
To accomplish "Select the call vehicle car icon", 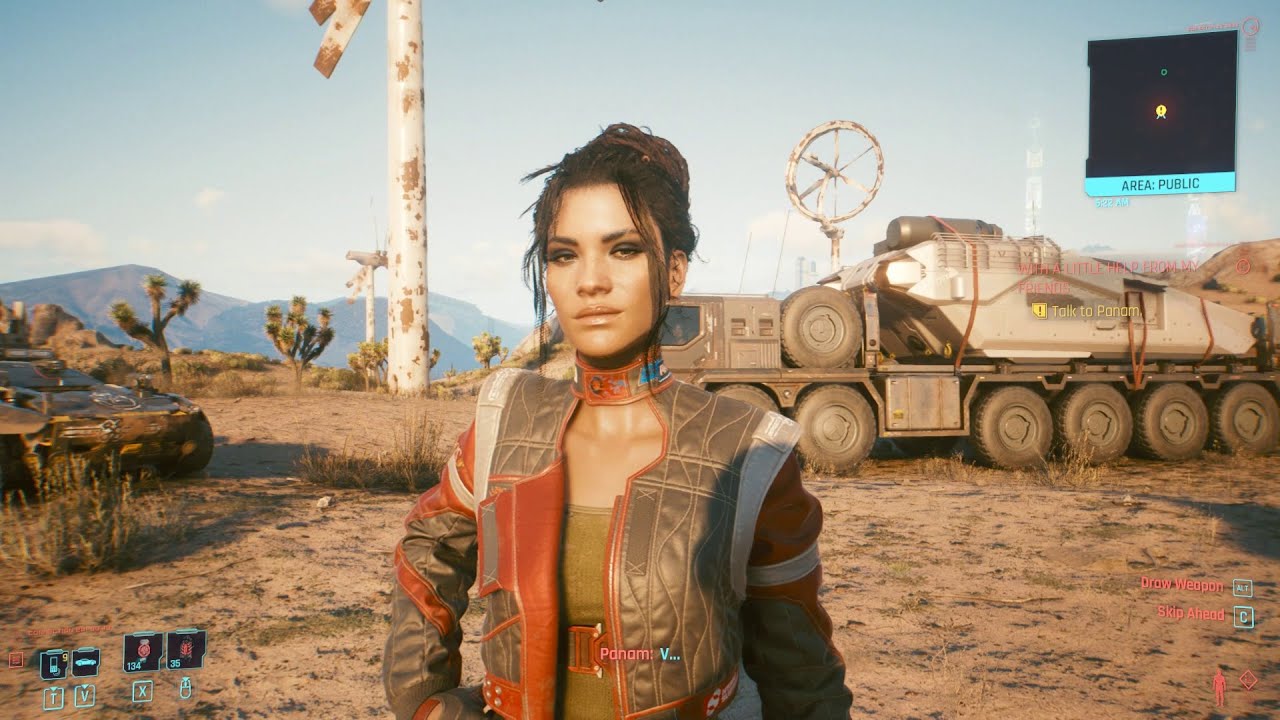I will (x=85, y=661).
